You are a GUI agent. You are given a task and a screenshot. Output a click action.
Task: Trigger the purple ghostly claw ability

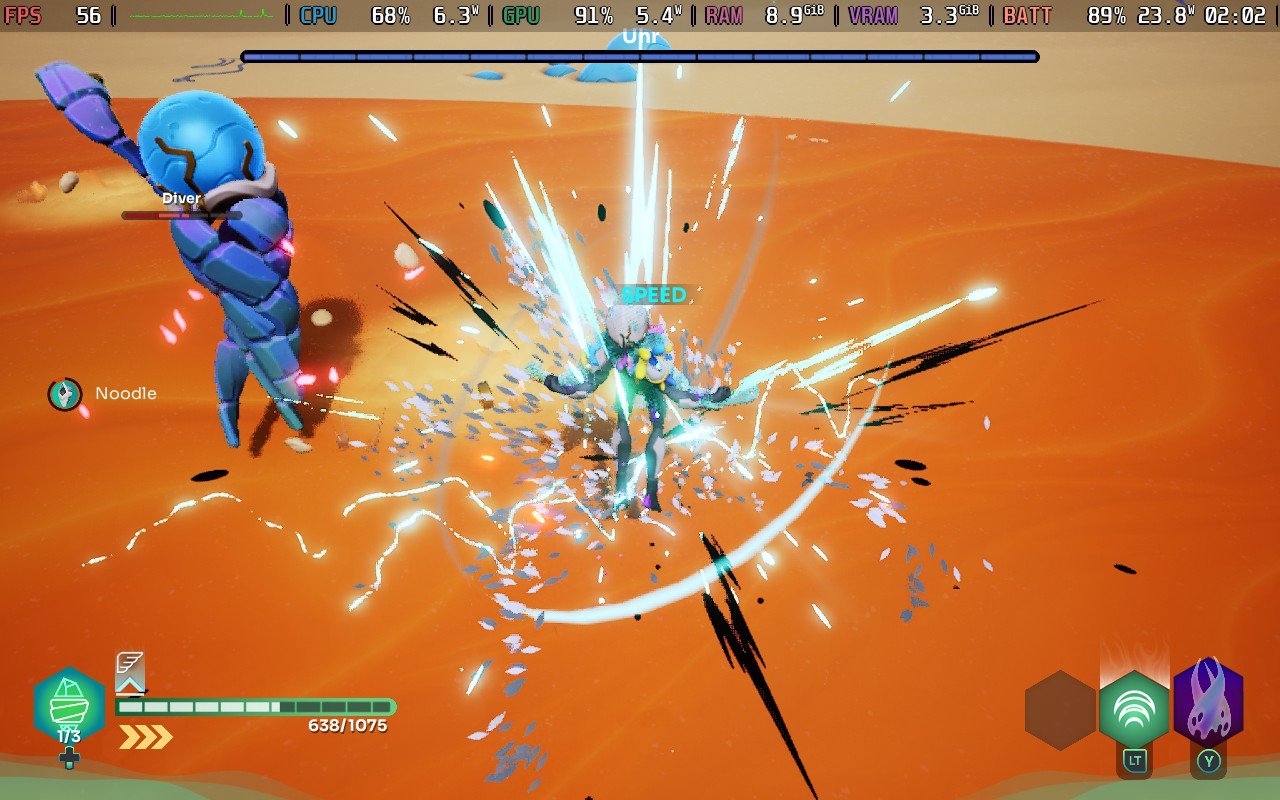1208,703
